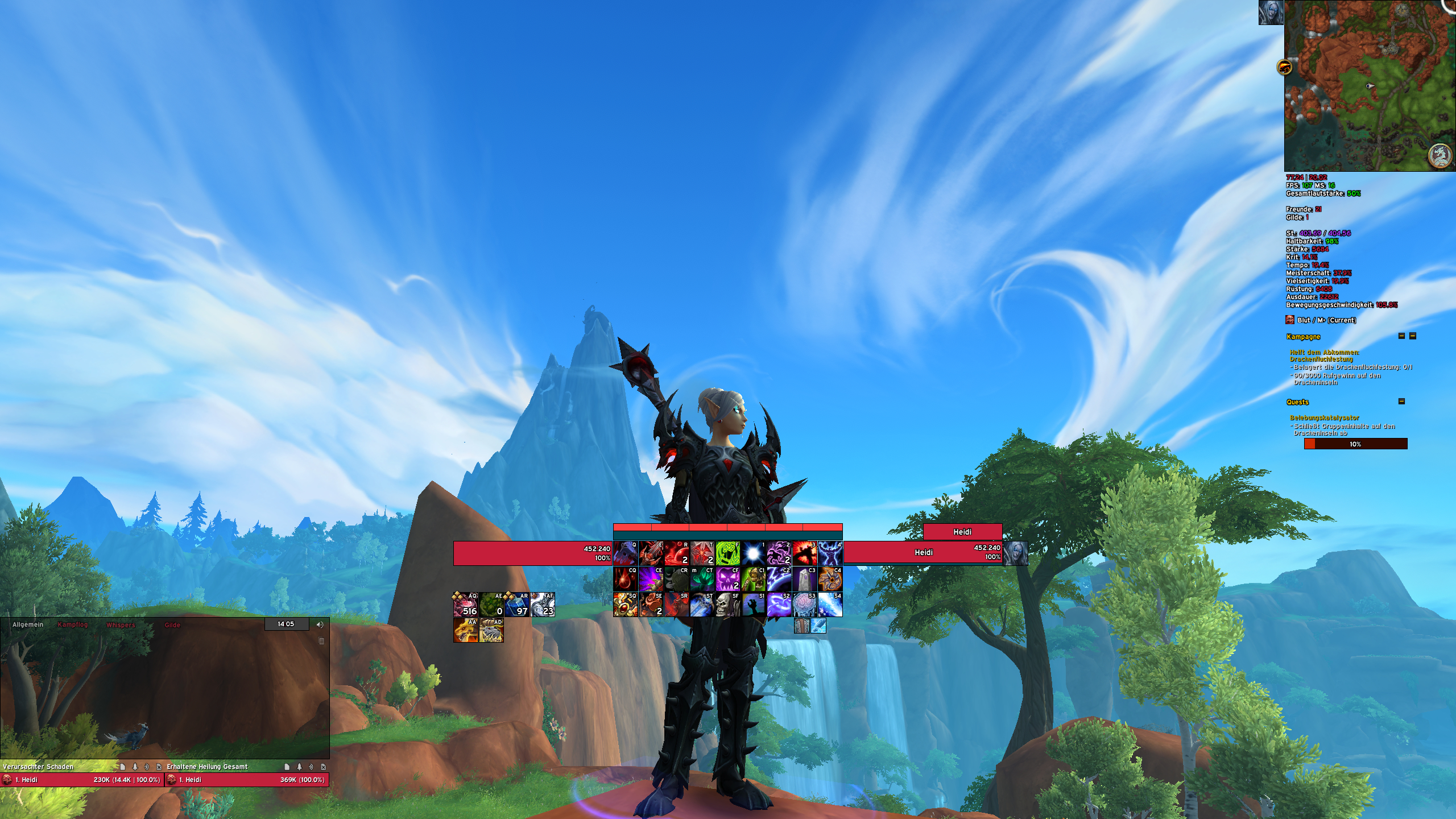Activate the green swirl ability bound to F
Viewport: 1456px width, 819px height.
tap(727, 553)
